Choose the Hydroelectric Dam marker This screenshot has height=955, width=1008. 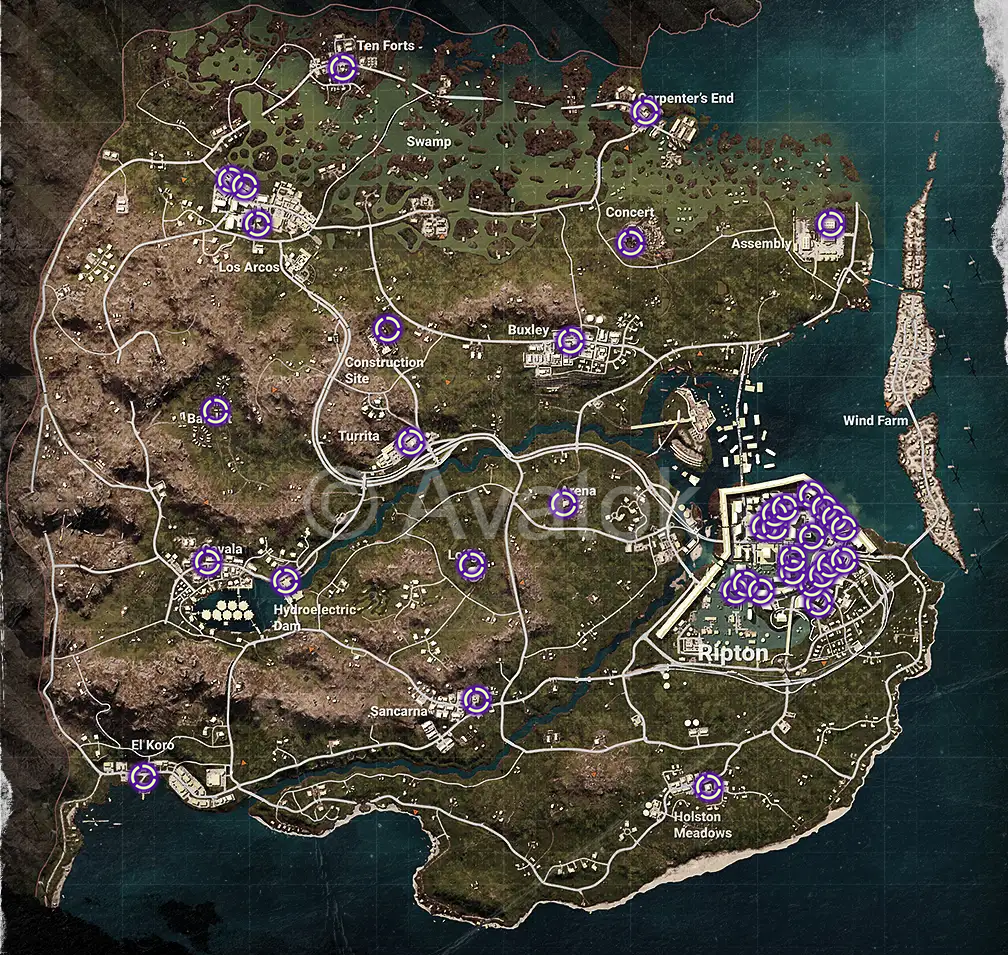pyautogui.click(x=286, y=579)
